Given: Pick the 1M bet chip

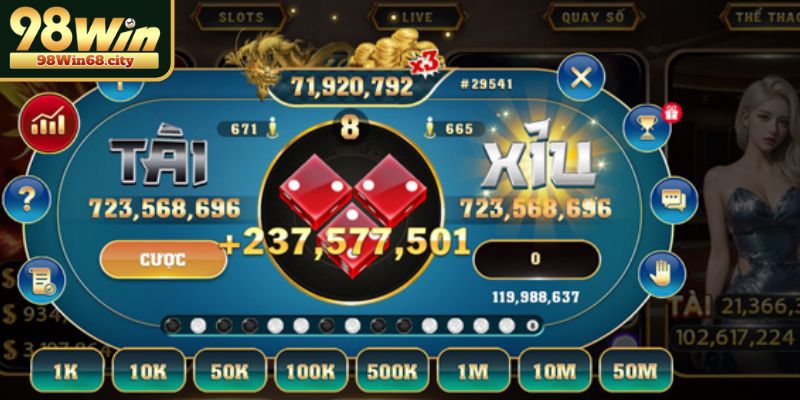Looking at the screenshot, I should click(473, 371).
